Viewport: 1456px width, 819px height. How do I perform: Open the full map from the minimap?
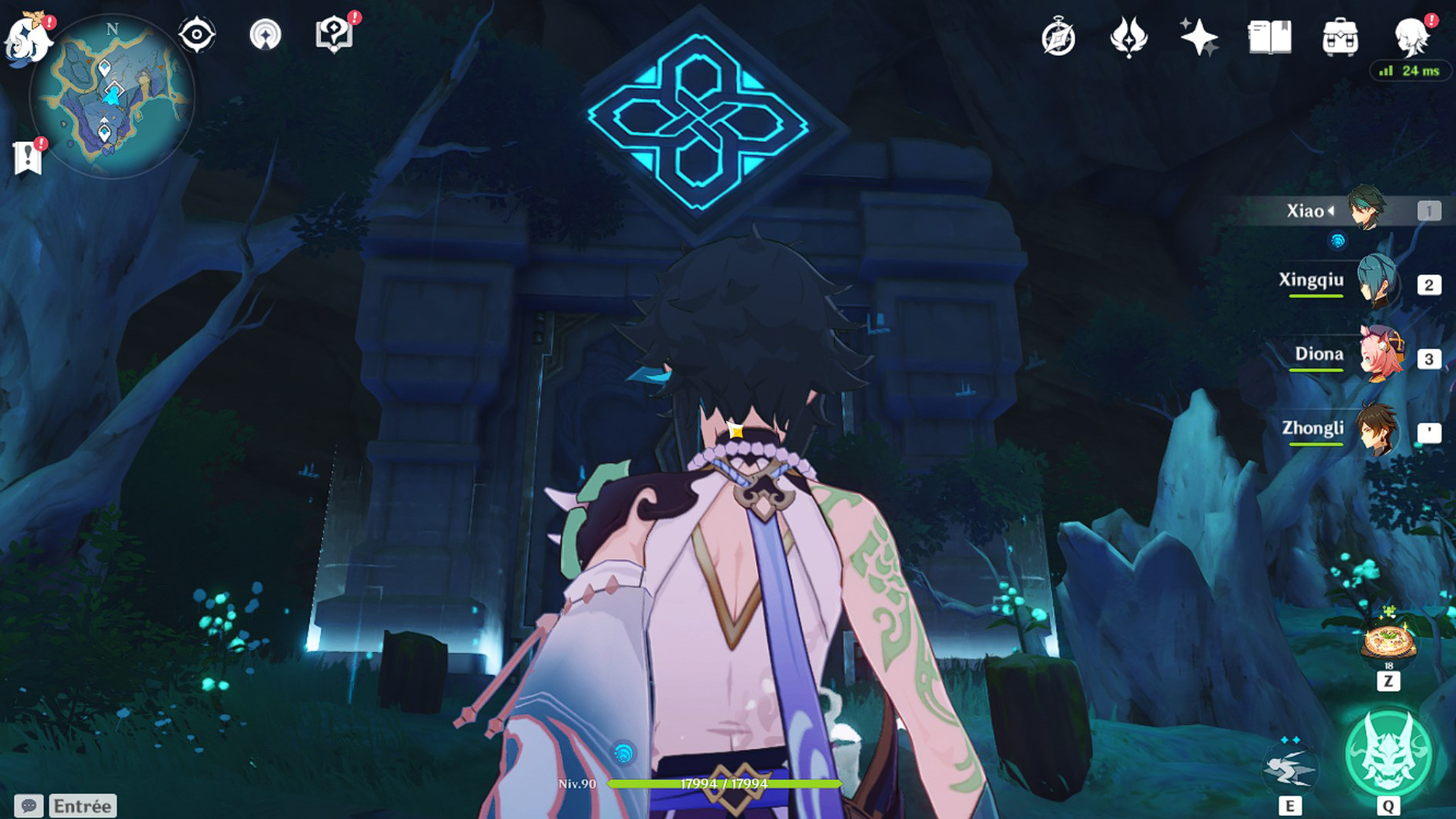(112, 95)
